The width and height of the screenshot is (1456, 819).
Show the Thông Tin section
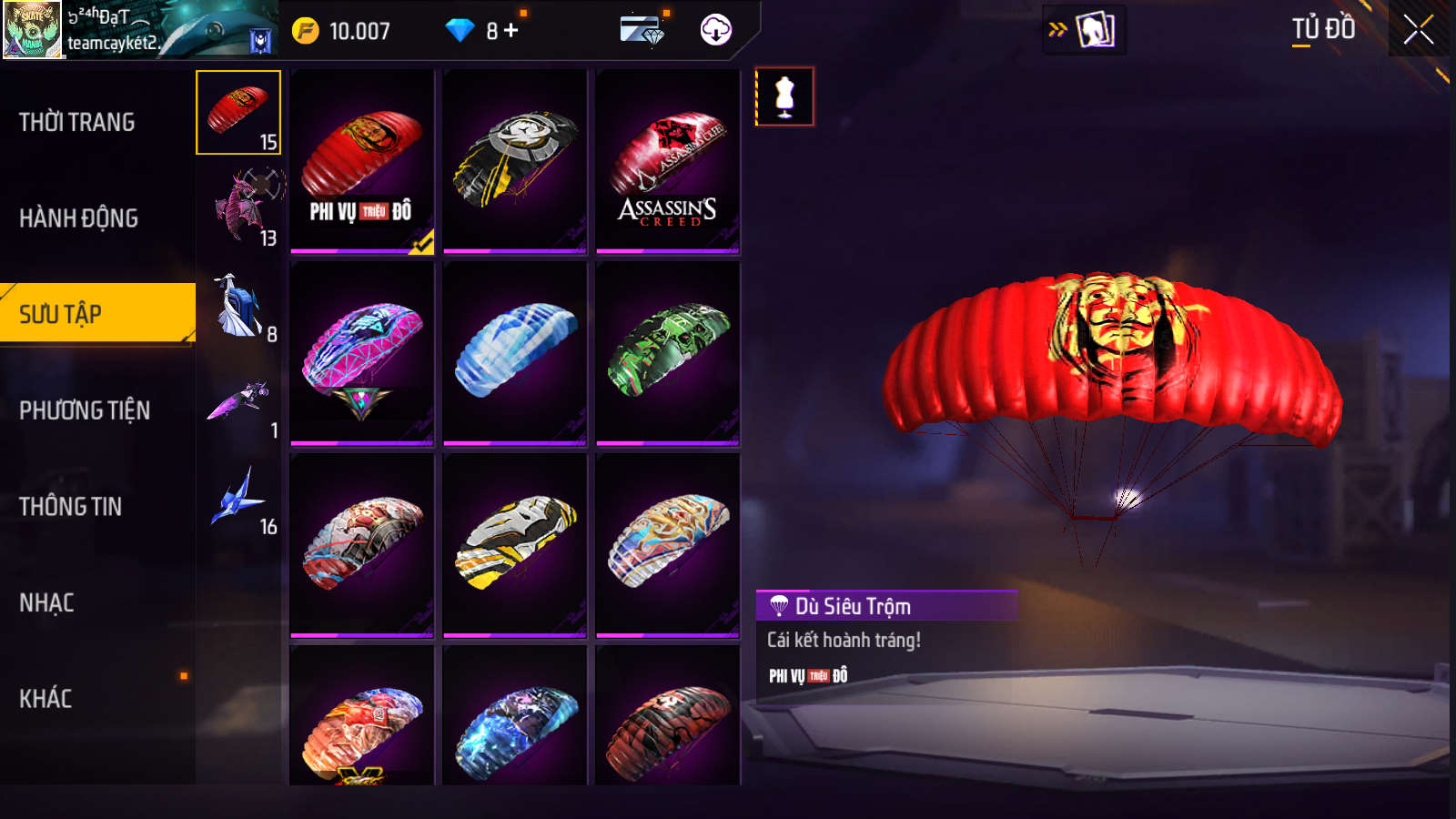[71, 507]
